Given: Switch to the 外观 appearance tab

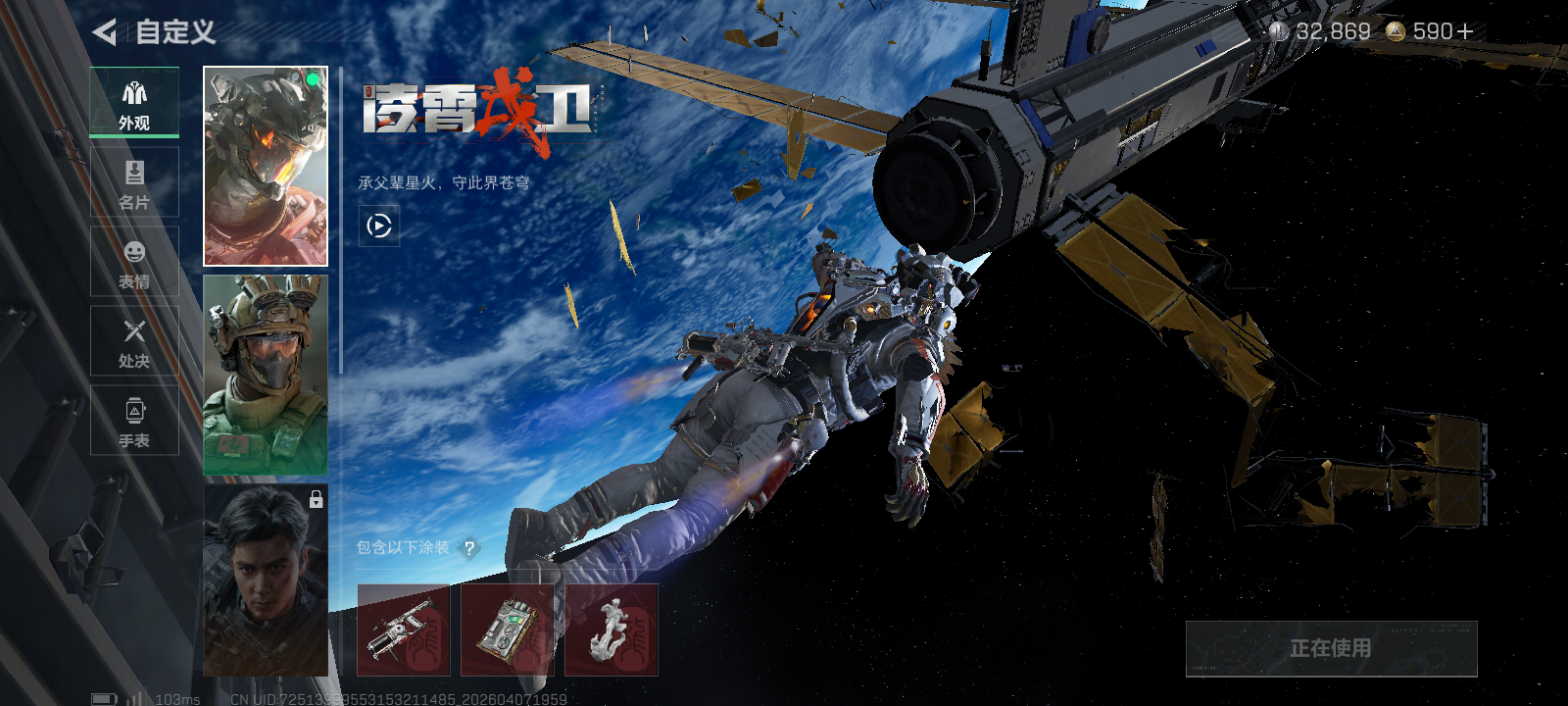Looking at the screenshot, I should 134,102.
